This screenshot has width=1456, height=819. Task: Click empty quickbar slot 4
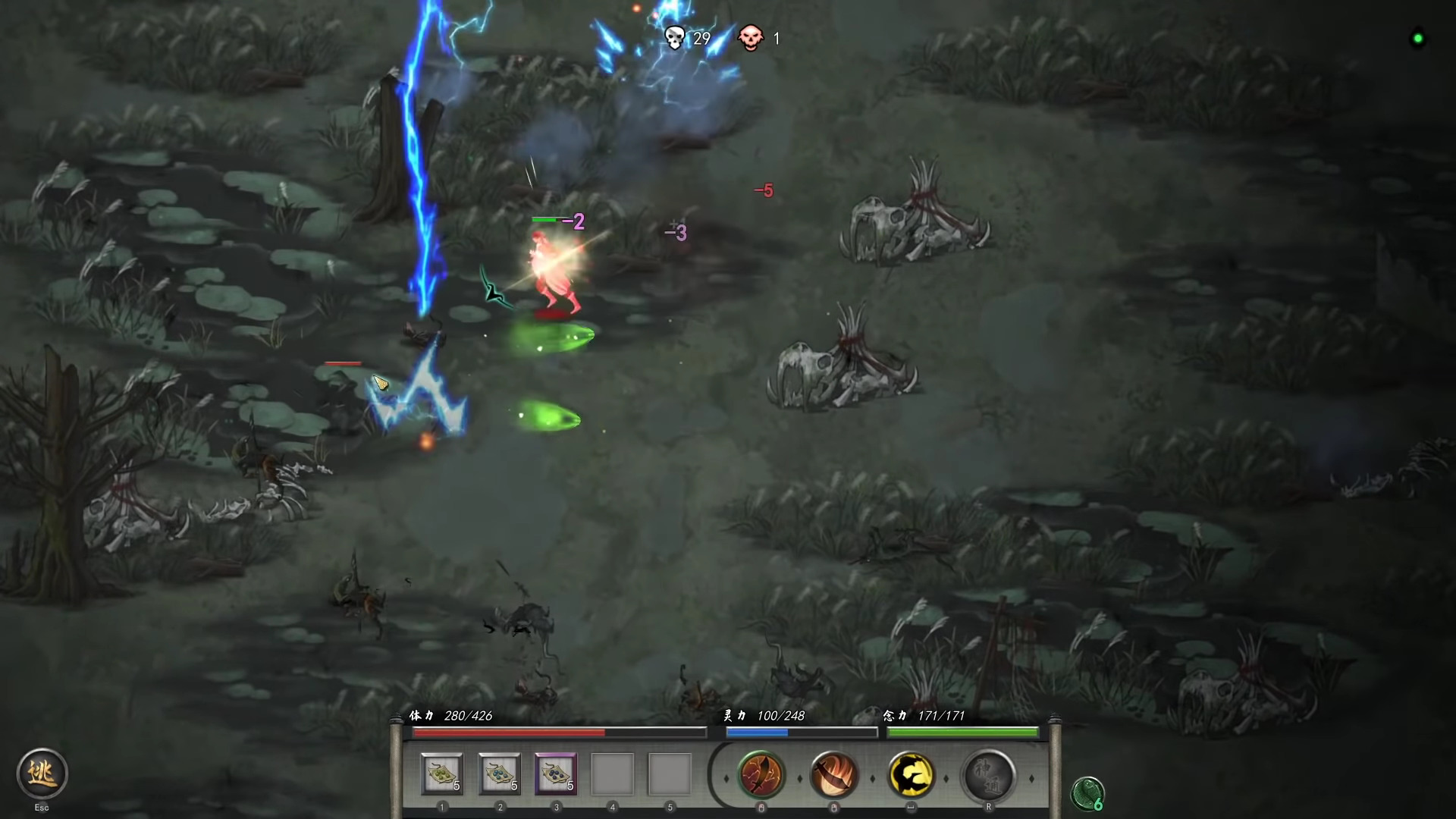pyautogui.click(x=613, y=772)
